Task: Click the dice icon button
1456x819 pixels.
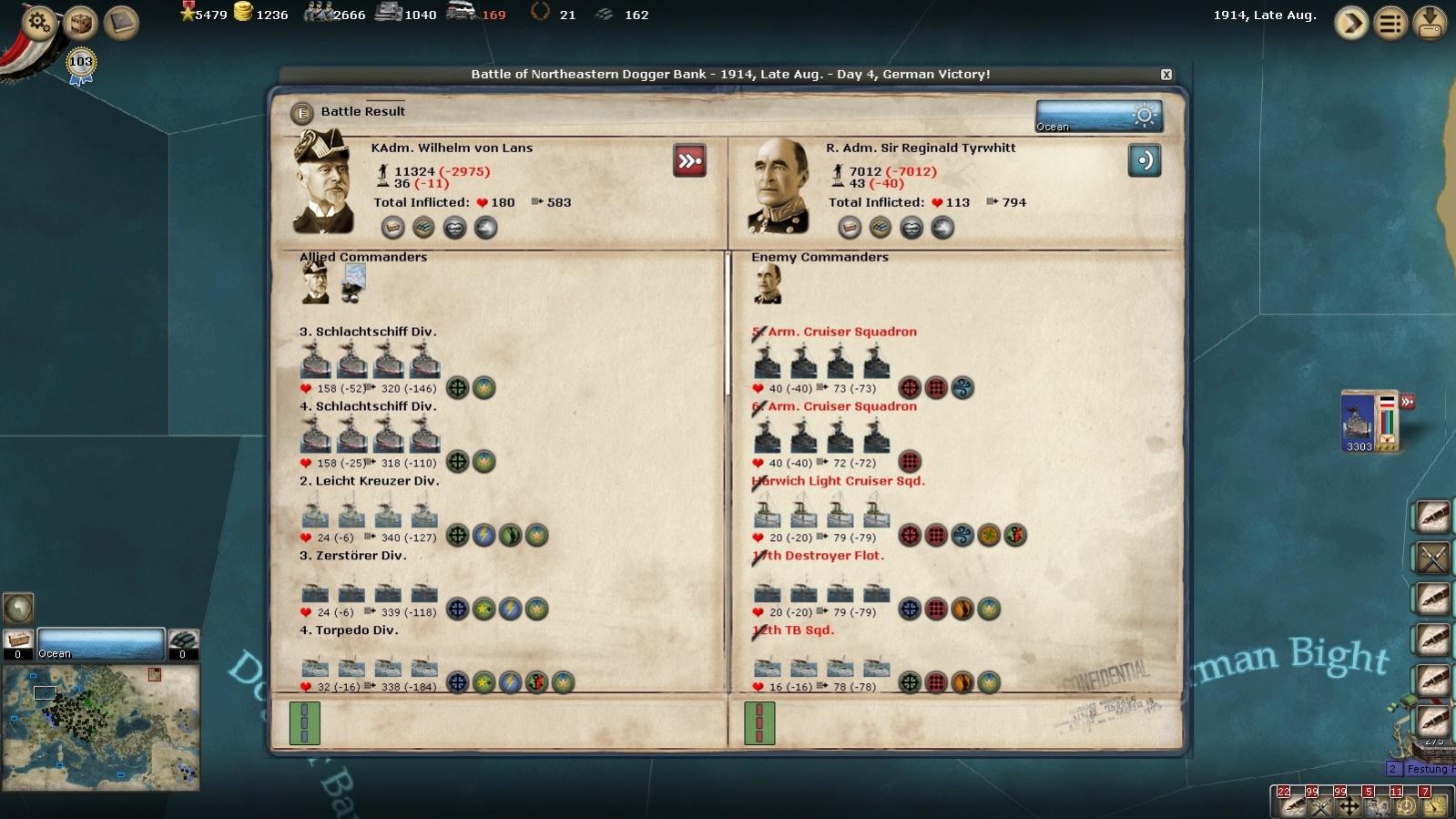Action: (81, 22)
